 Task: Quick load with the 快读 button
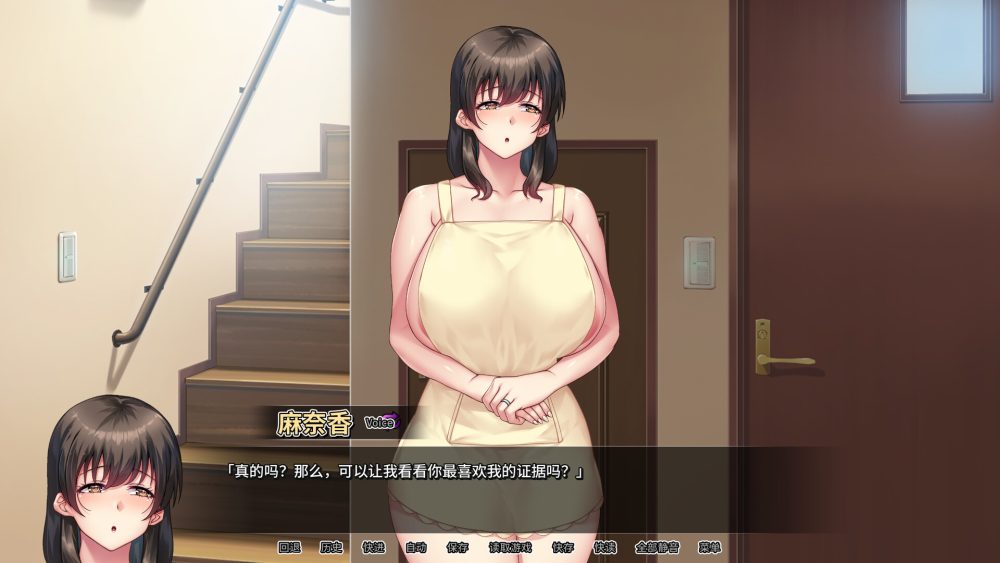[604, 548]
